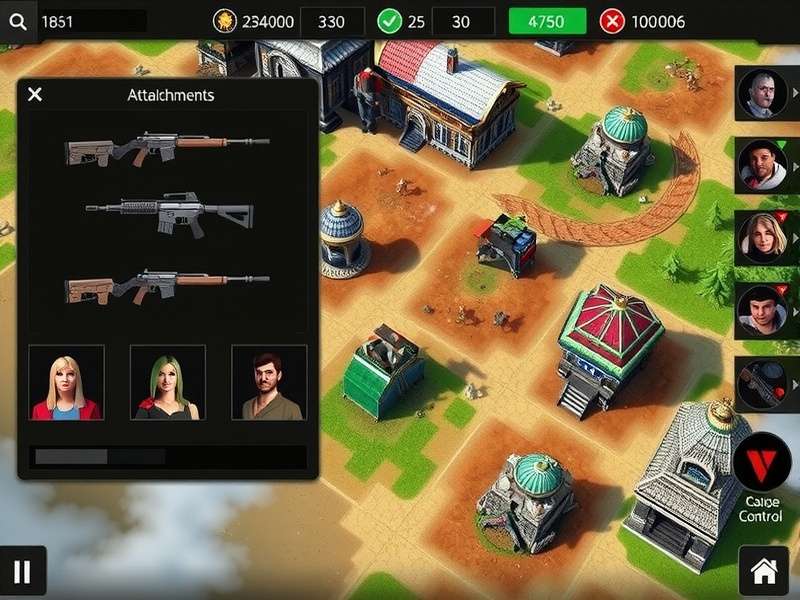Viewport: 800px width, 600px height.
Task: Pause the game
Action: click(22, 572)
